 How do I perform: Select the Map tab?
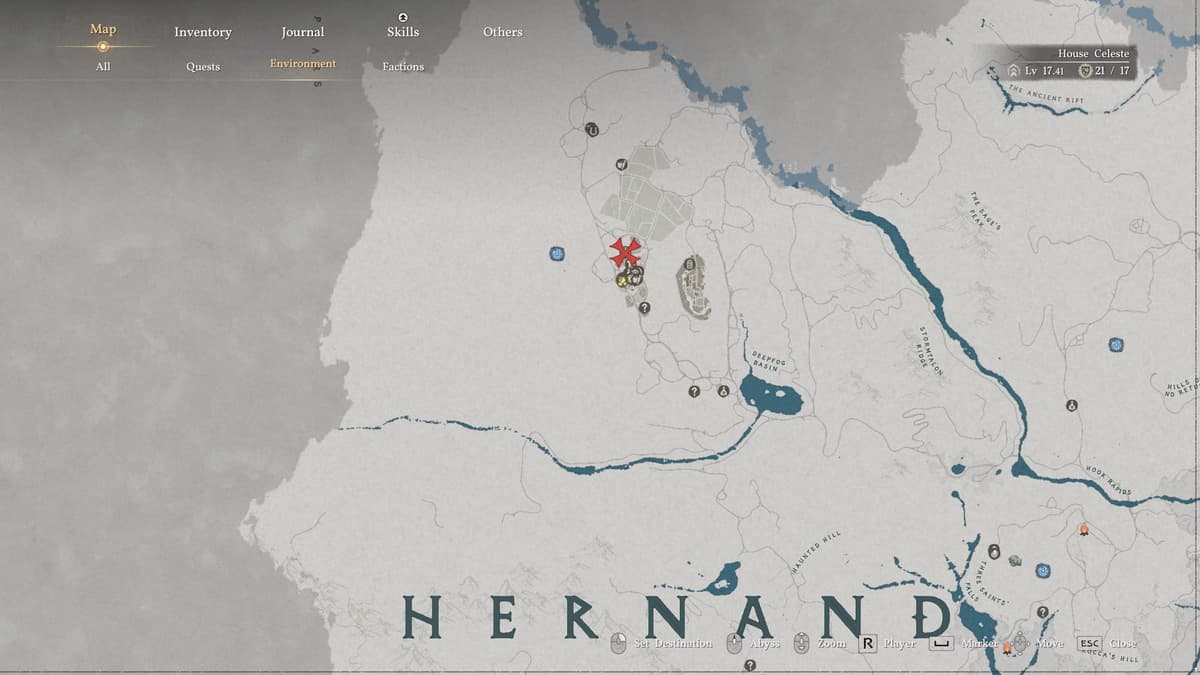pos(103,30)
